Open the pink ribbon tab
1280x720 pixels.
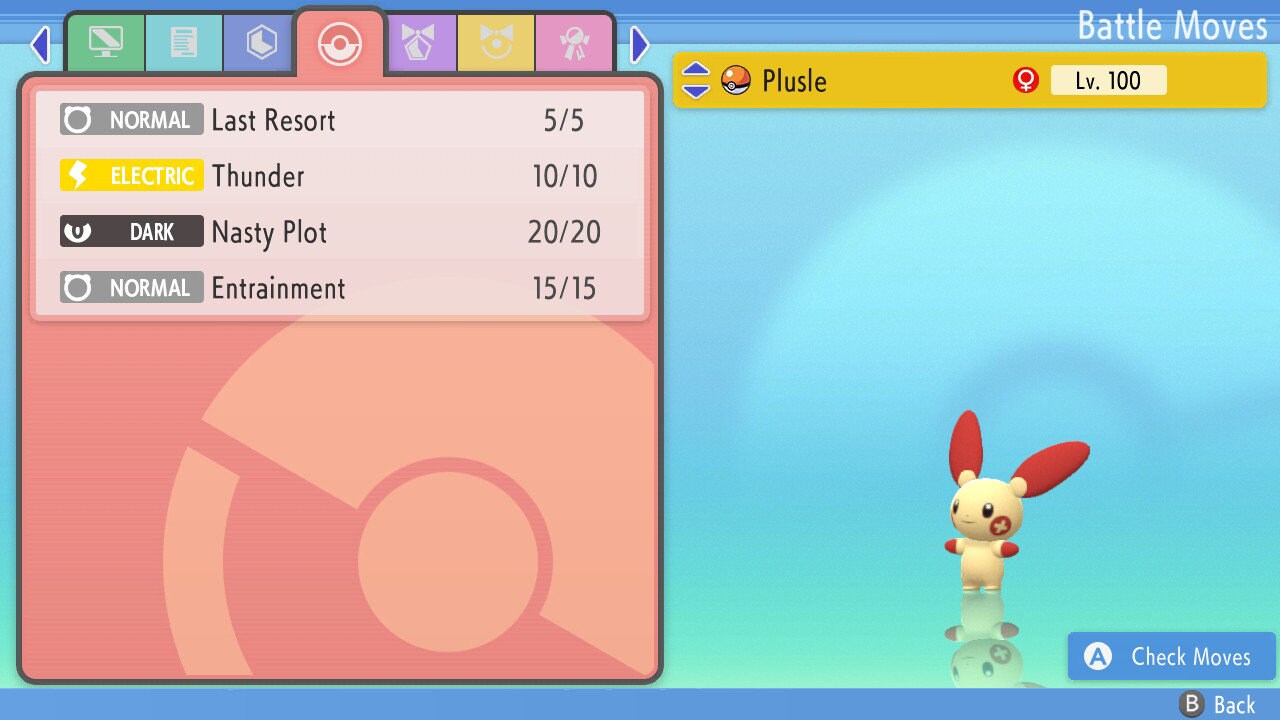(574, 43)
